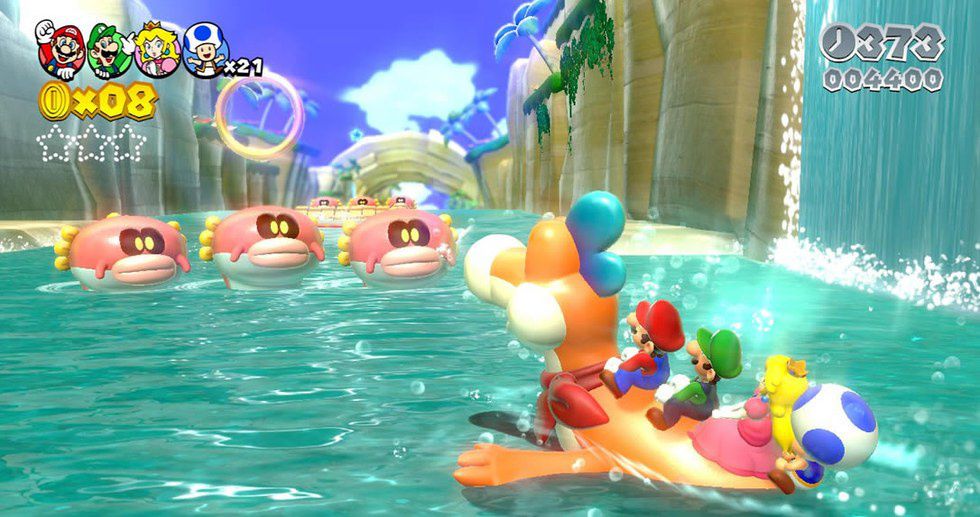Screen dimensions: 980x517
Task: Select Luigi's portrait in the HUD
Action: pos(108,49)
